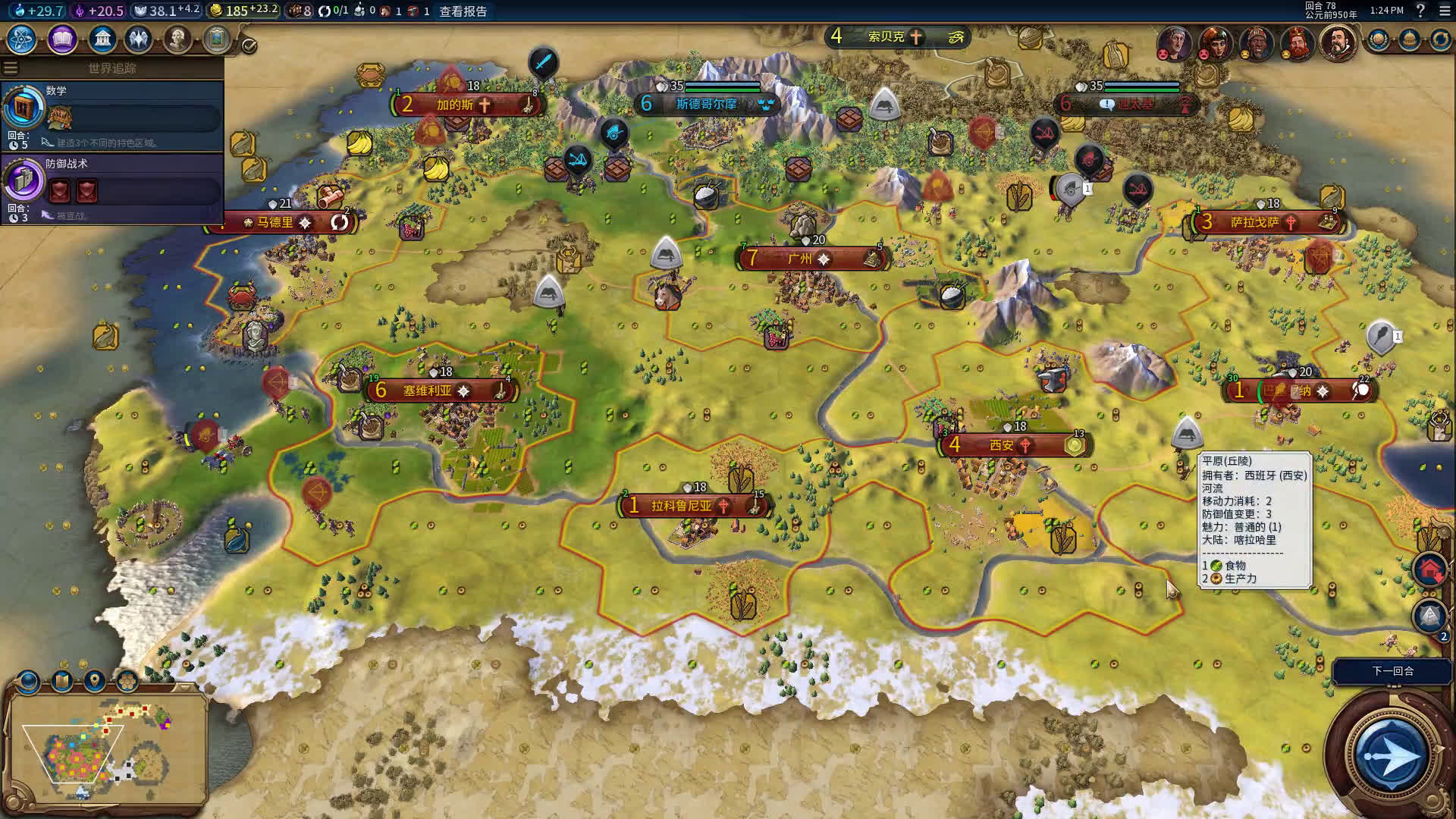Open the minimap lens options button
The image size is (1456, 819).
click(29, 681)
